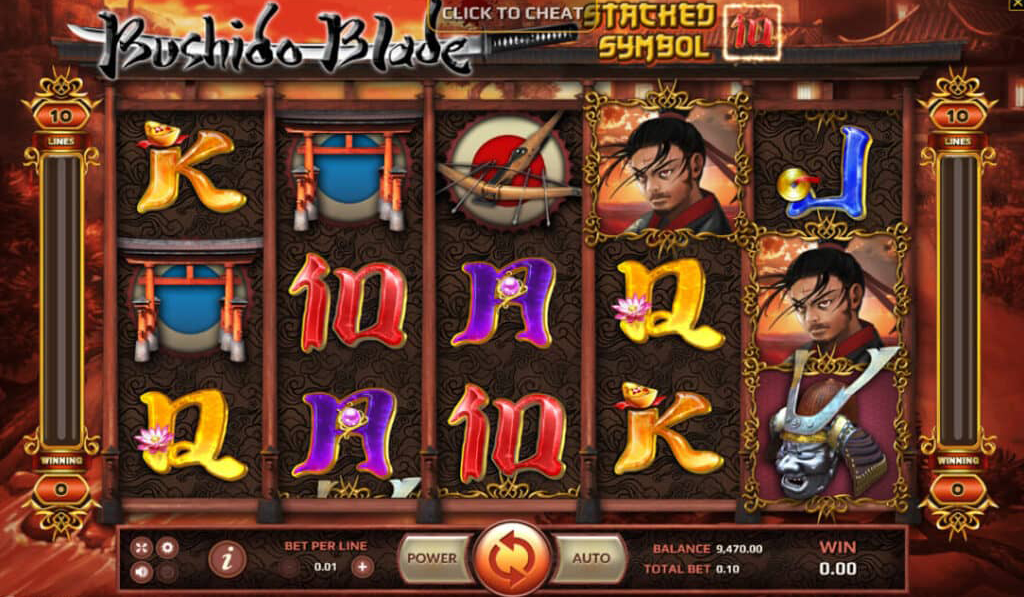The width and height of the screenshot is (1024, 597).
Task: Click the CLICK TO CHEAT banner
Action: pos(513,13)
